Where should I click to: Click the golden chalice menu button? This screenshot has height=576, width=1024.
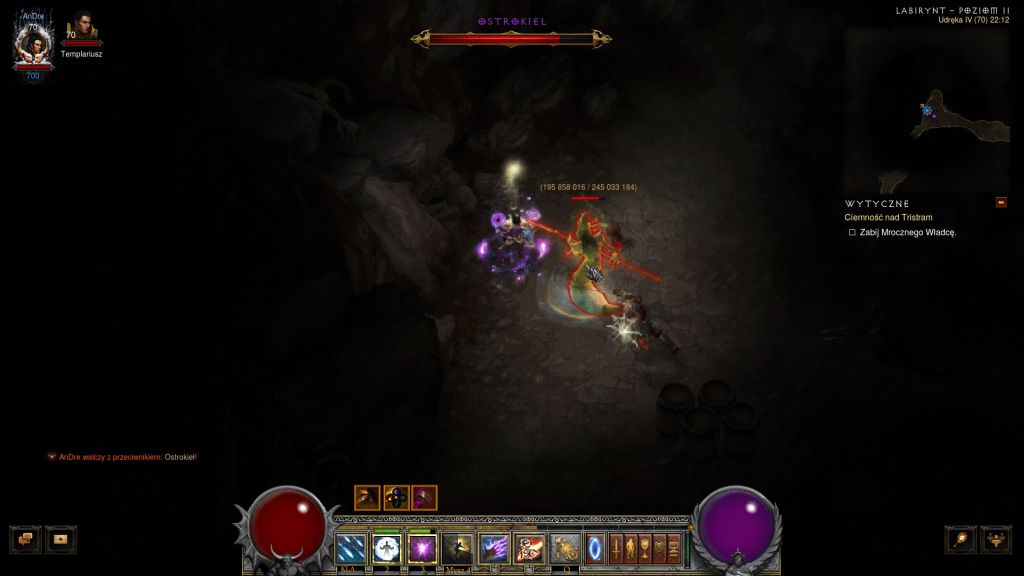coord(646,547)
